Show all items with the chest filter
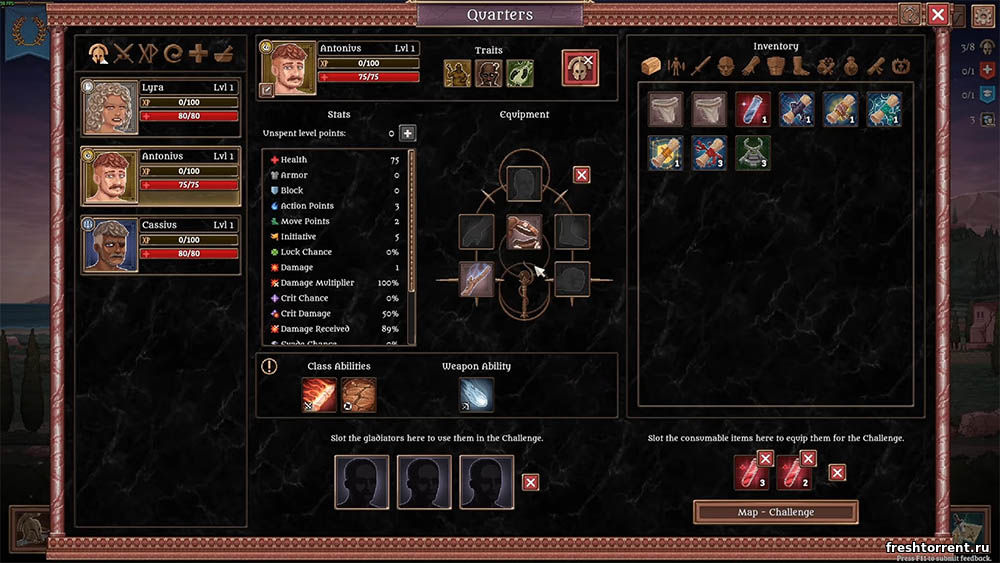The height and width of the screenshot is (563, 1000). point(649,67)
